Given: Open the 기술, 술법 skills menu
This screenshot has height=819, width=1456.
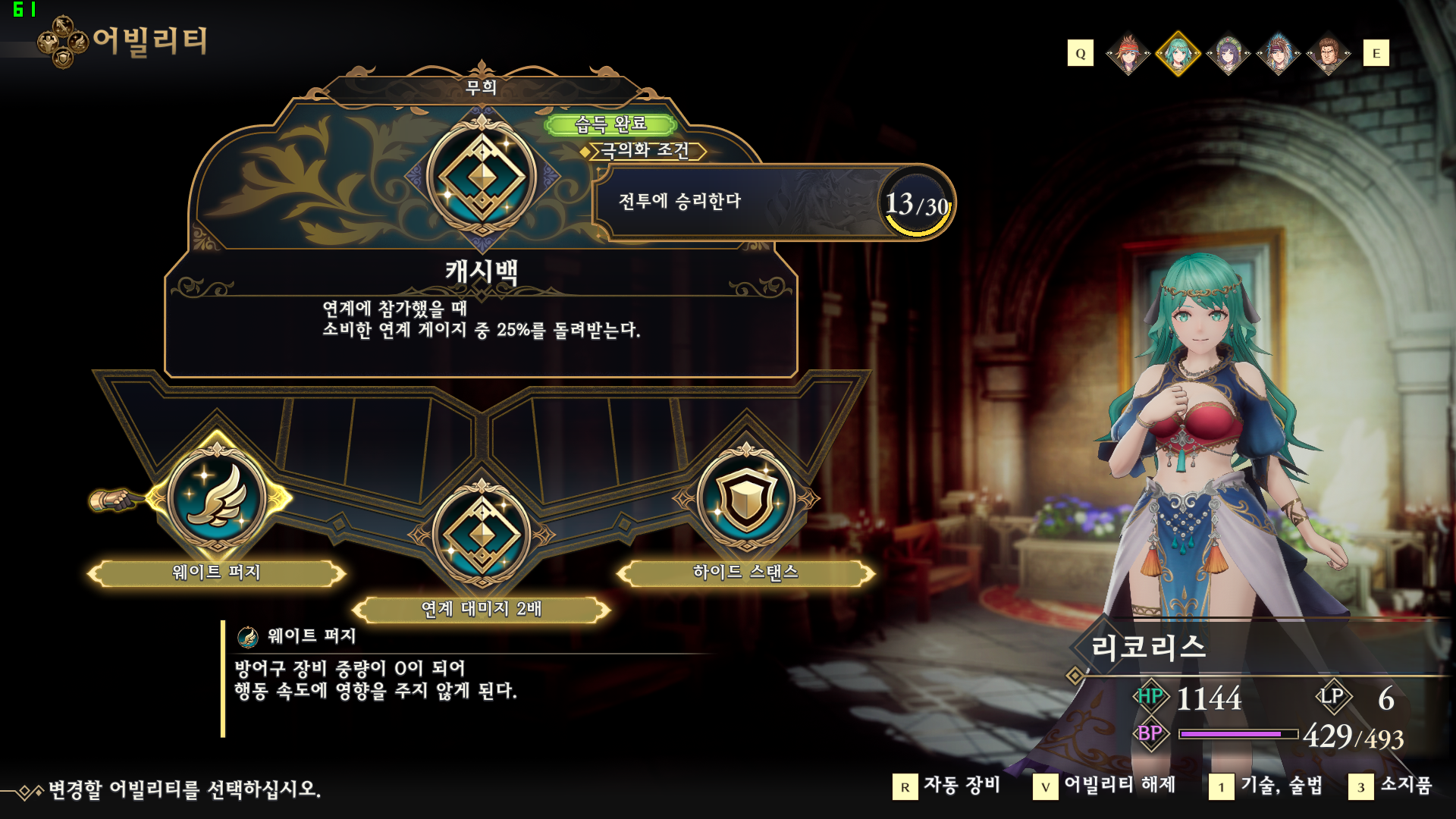Looking at the screenshot, I should coord(1266,786).
